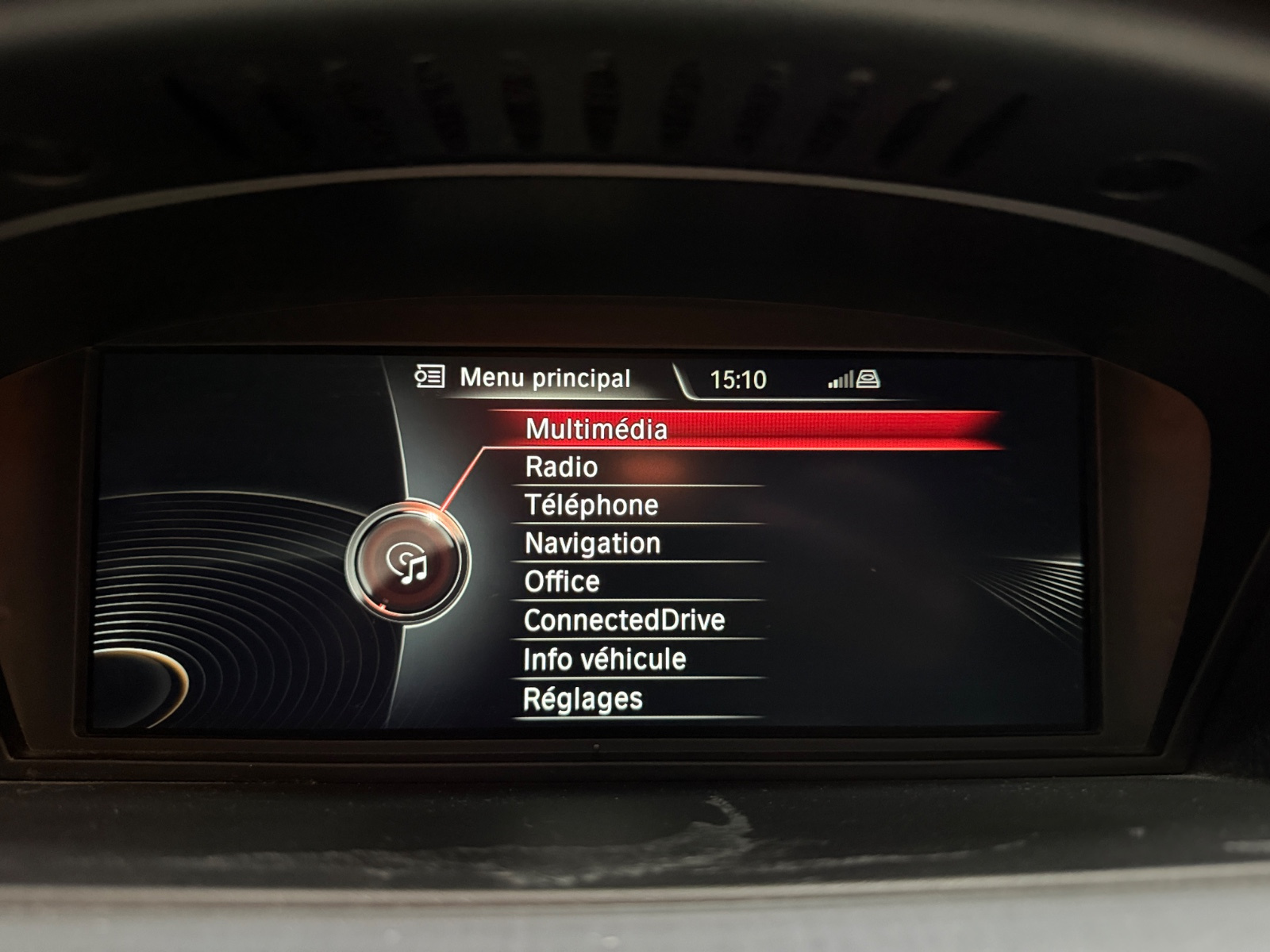Open Navigation from the list
Image resolution: width=1270 pixels, height=952 pixels.
[x=592, y=543]
